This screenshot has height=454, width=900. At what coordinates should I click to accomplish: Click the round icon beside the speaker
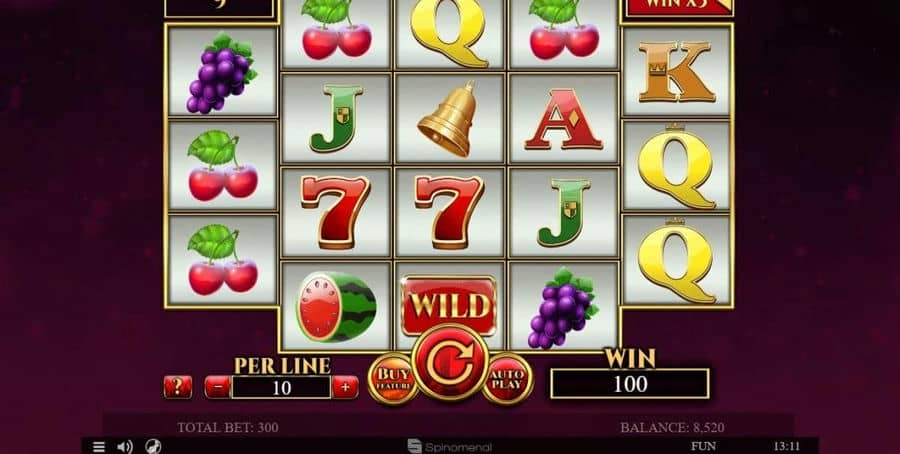[153, 446]
